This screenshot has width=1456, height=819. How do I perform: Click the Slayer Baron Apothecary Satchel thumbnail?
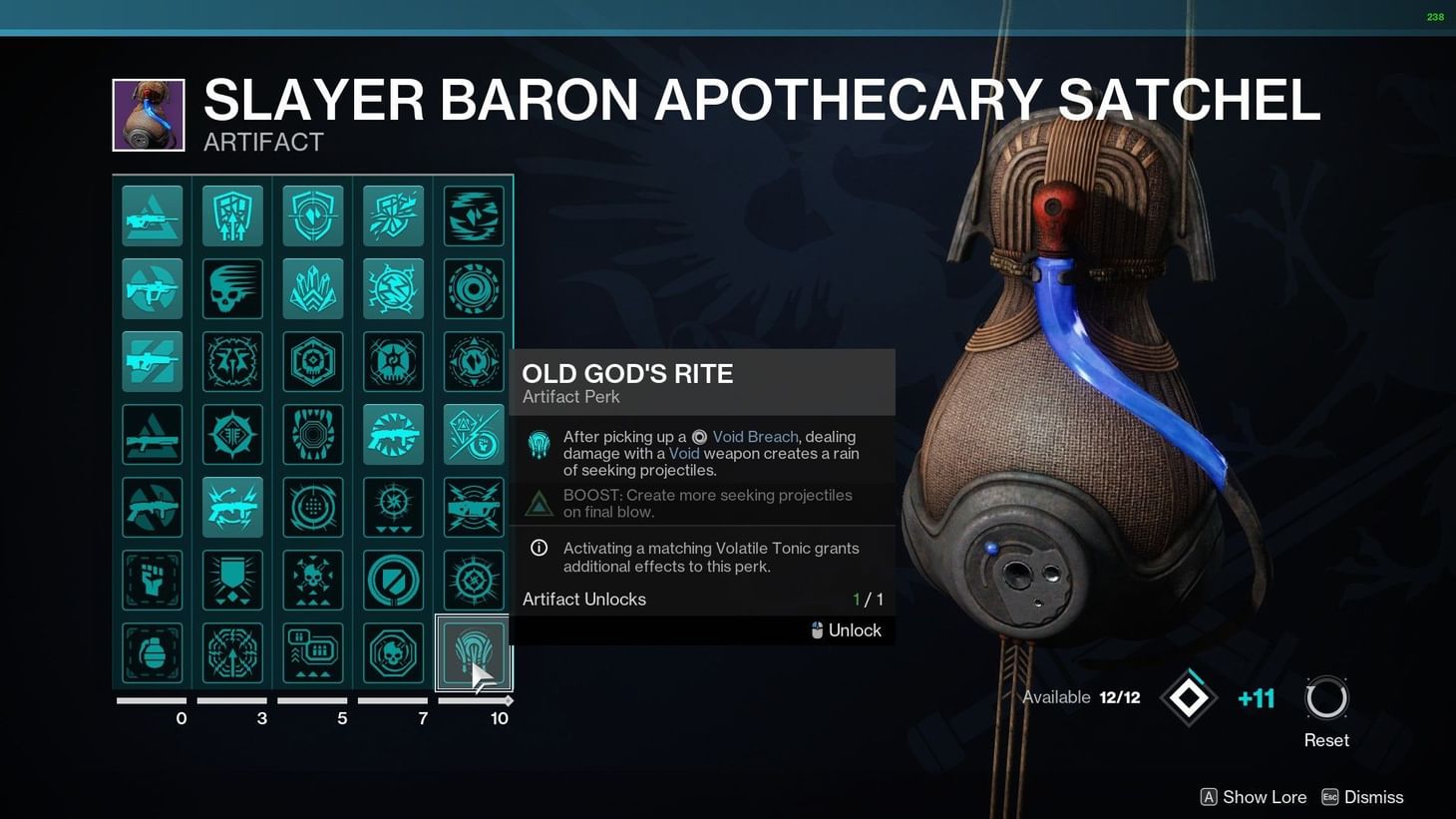pos(148,114)
